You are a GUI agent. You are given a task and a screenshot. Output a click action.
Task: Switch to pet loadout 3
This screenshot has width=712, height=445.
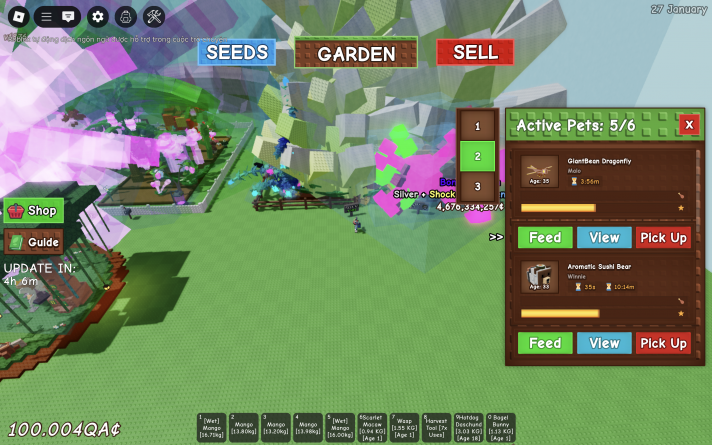[477, 186]
